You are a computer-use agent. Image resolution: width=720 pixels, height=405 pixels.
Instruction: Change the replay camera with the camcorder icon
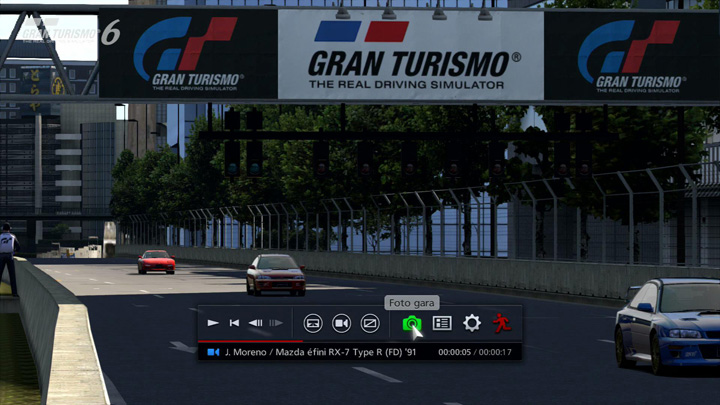[x=341, y=323]
